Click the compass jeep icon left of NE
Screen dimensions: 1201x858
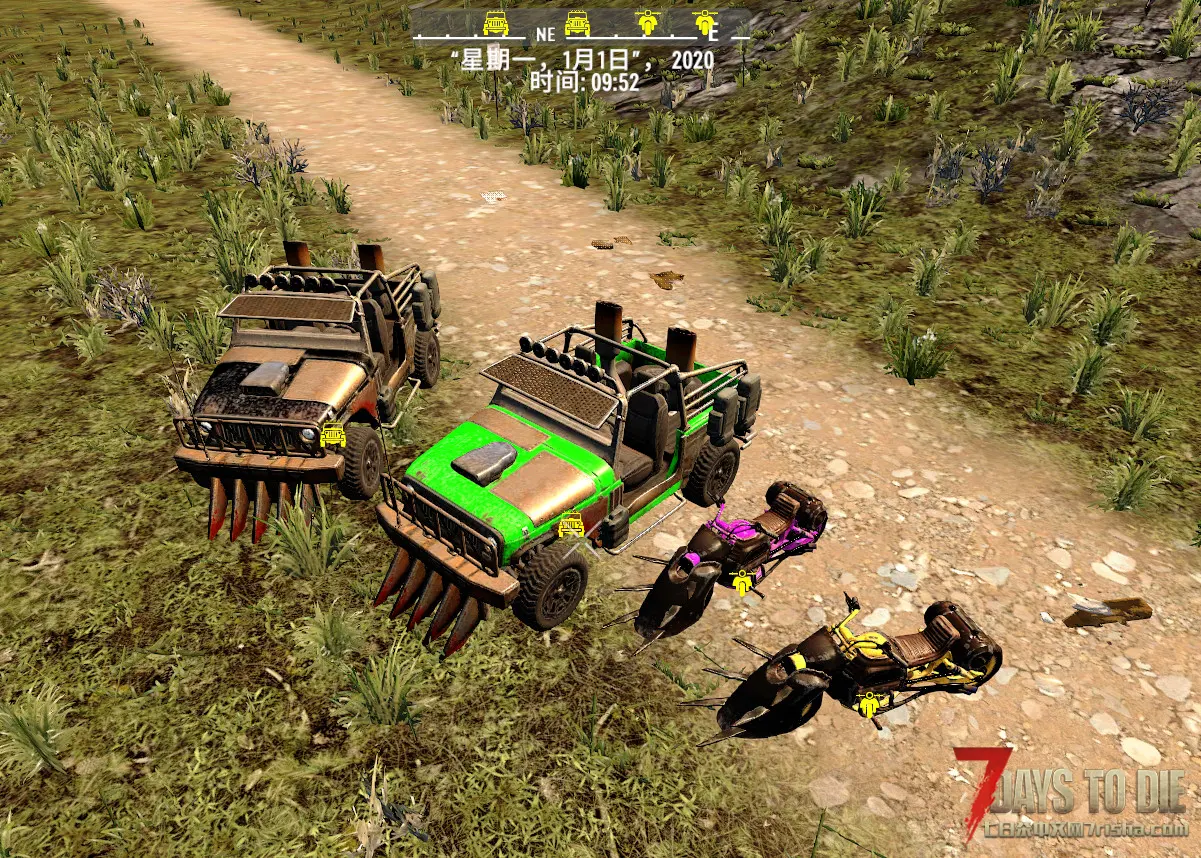pyautogui.click(x=496, y=22)
